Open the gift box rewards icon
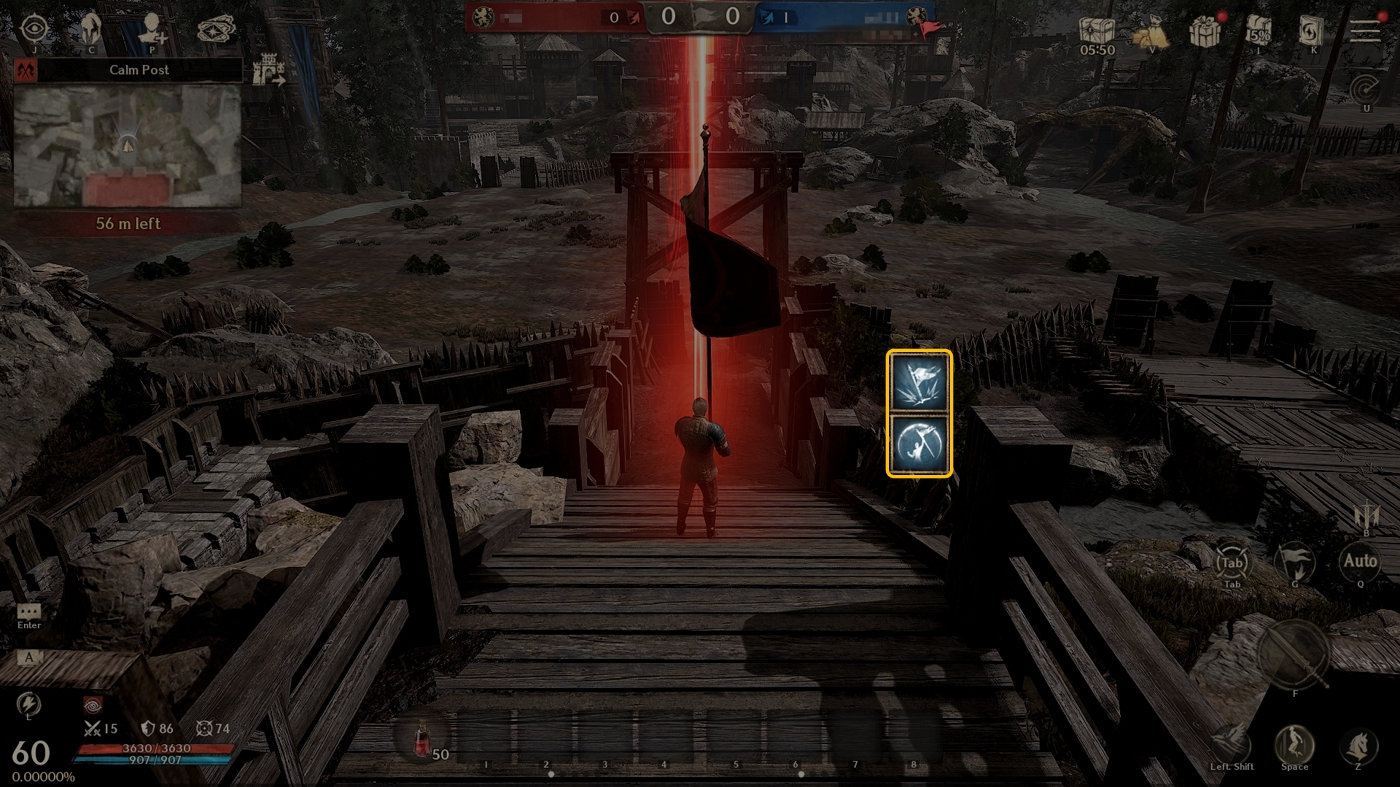1400x787 pixels. tap(1205, 32)
